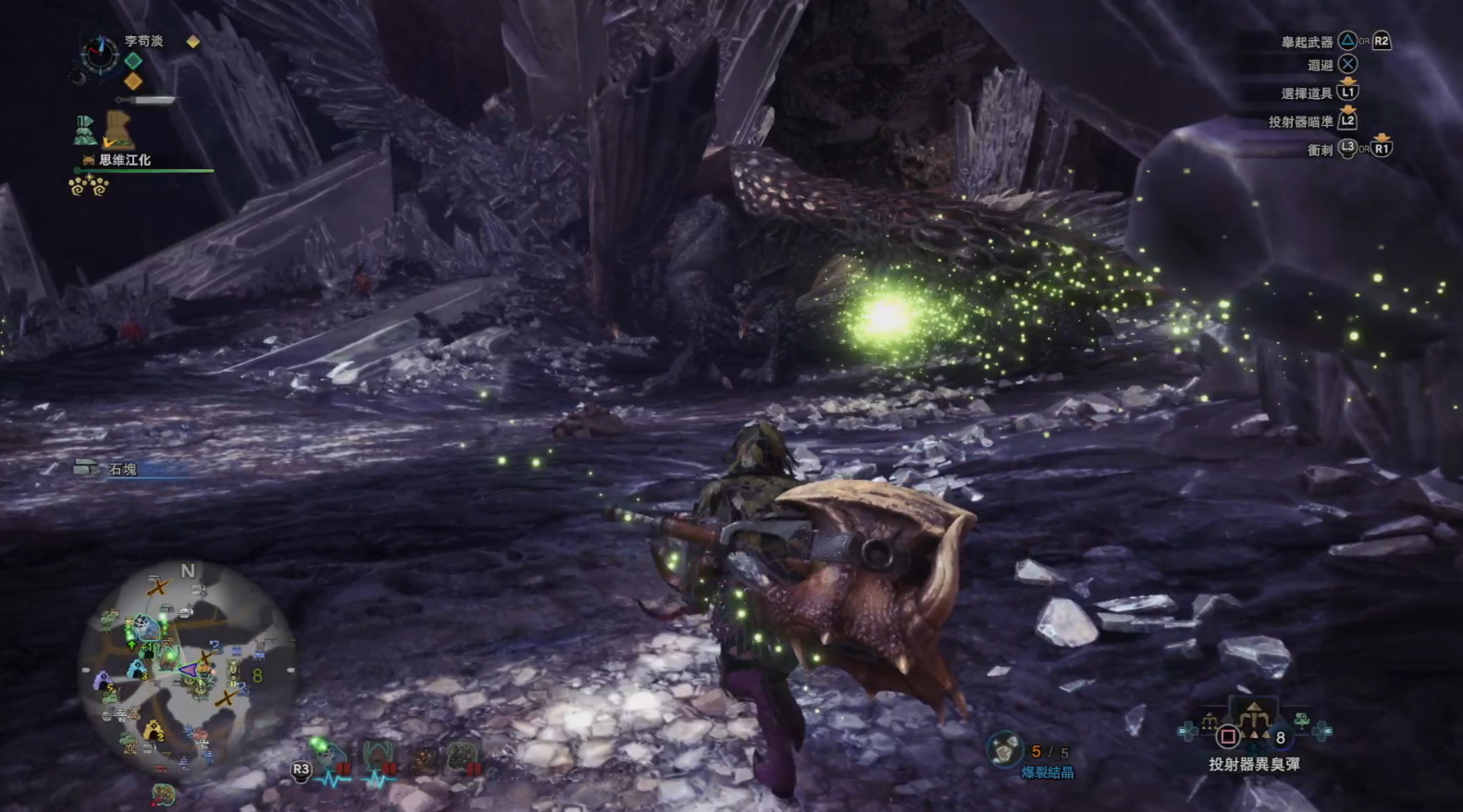Click the quest clock dial
The image size is (1463, 812).
point(98,54)
